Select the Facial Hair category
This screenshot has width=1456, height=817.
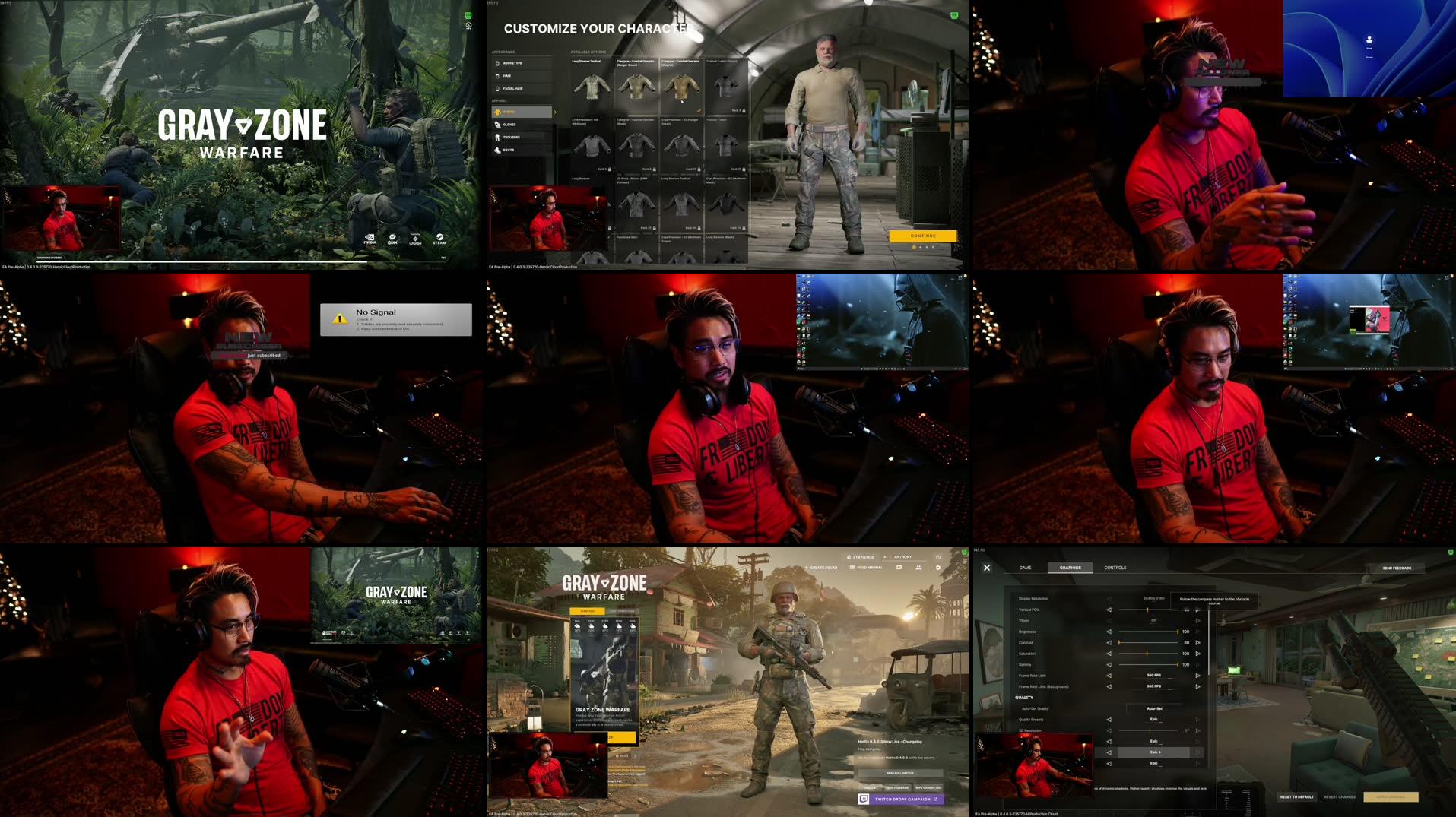[x=515, y=88]
